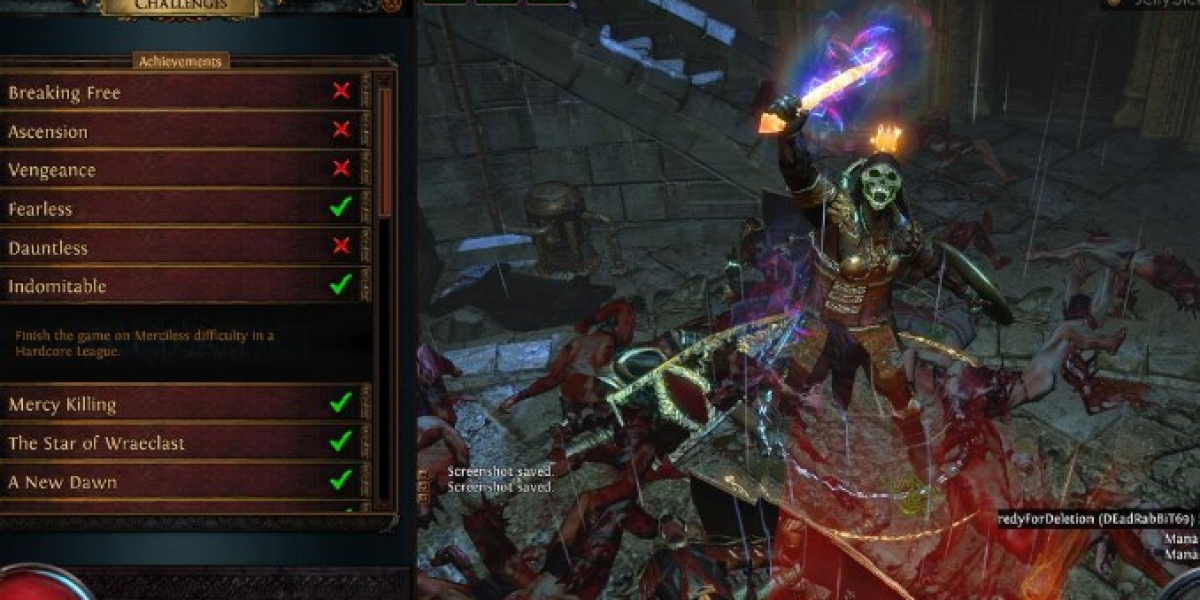1200x600 pixels.
Task: Select the Dauntless achievement row
Action: (x=180, y=248)
